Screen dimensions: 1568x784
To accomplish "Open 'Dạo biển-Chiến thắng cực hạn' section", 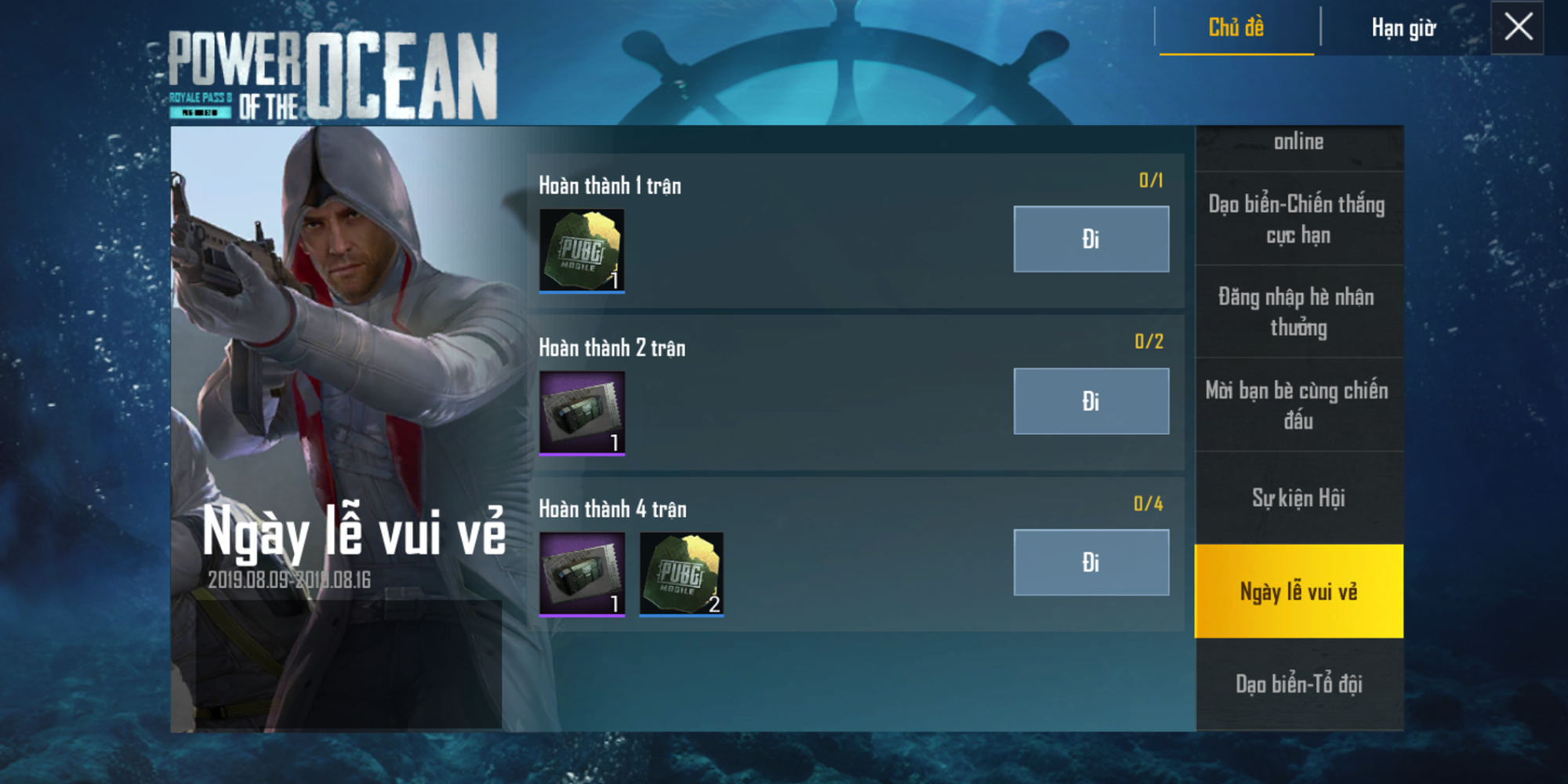I will tap(1298, 220).
